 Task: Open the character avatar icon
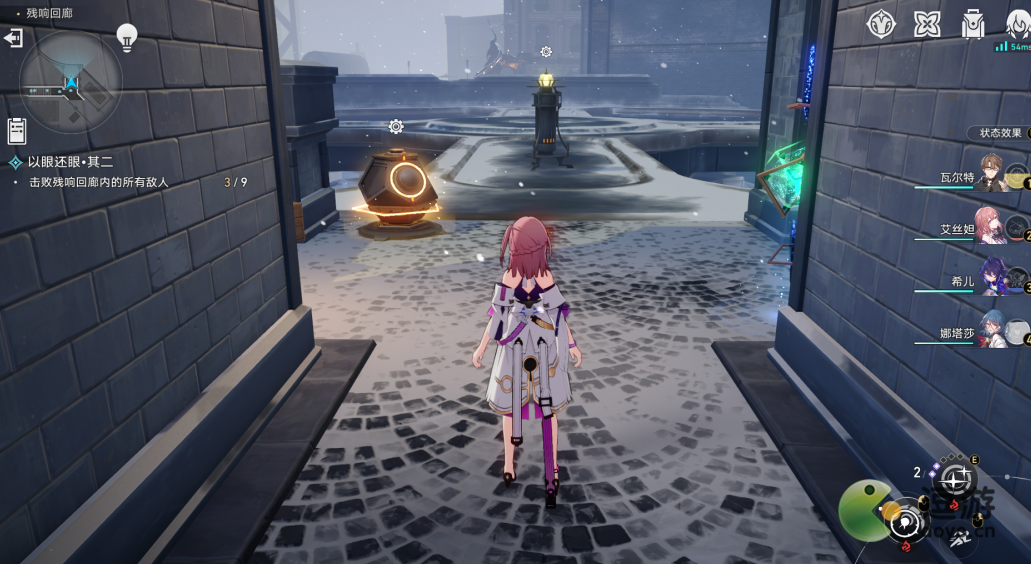click(x=1017, y=24)
